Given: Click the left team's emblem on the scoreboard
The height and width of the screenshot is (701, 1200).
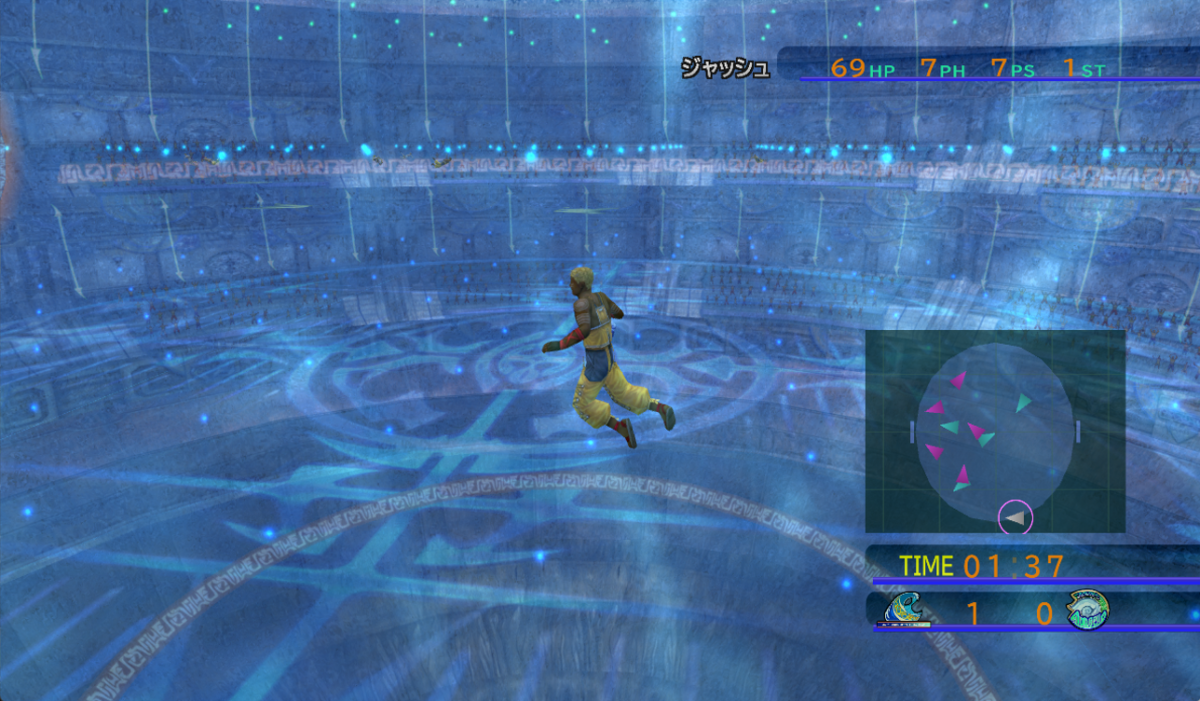Looking at the screenshot, I should tap(906, 610).
